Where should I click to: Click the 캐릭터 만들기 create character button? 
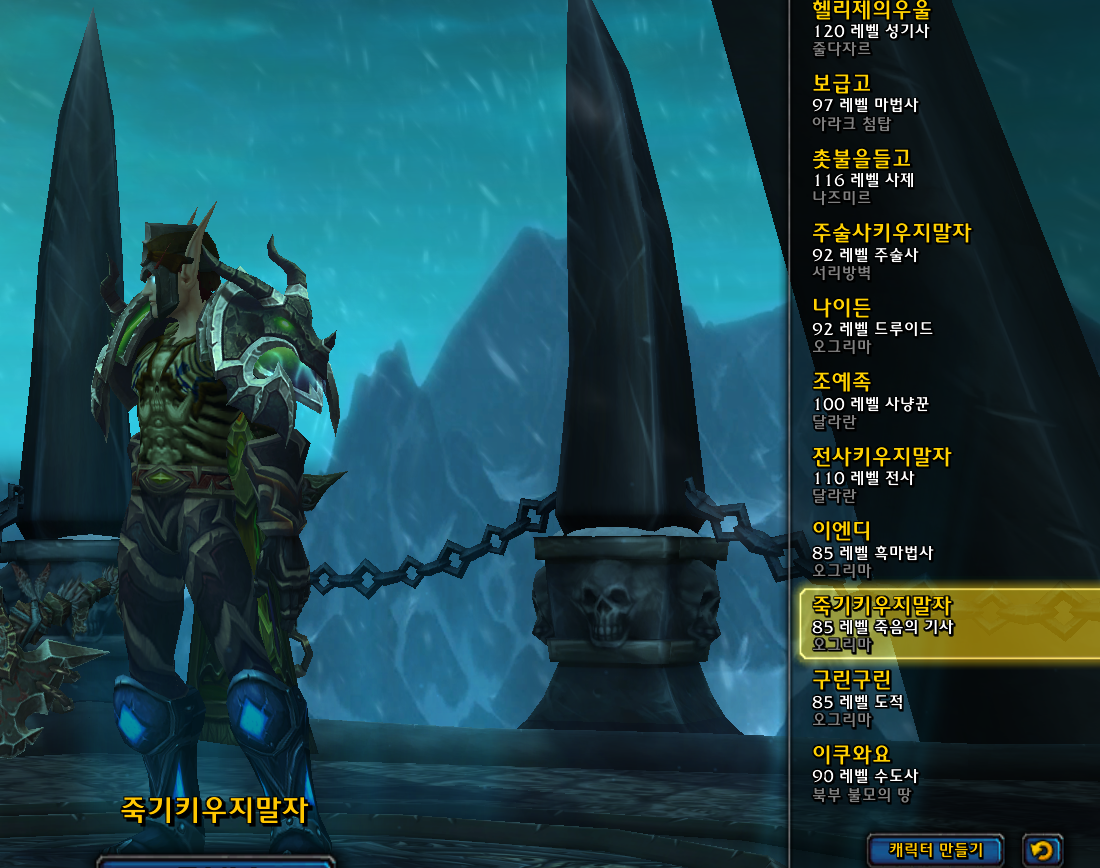[x=936, y=850]
